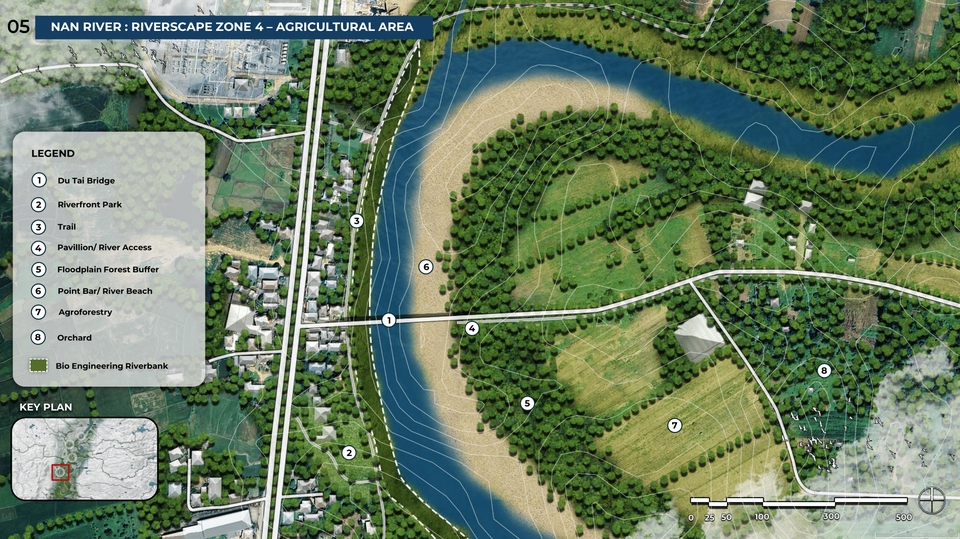This screenshot has height=539, width=960.
Task: Open the Key Plan overview thumbnail
Action: 85,459
